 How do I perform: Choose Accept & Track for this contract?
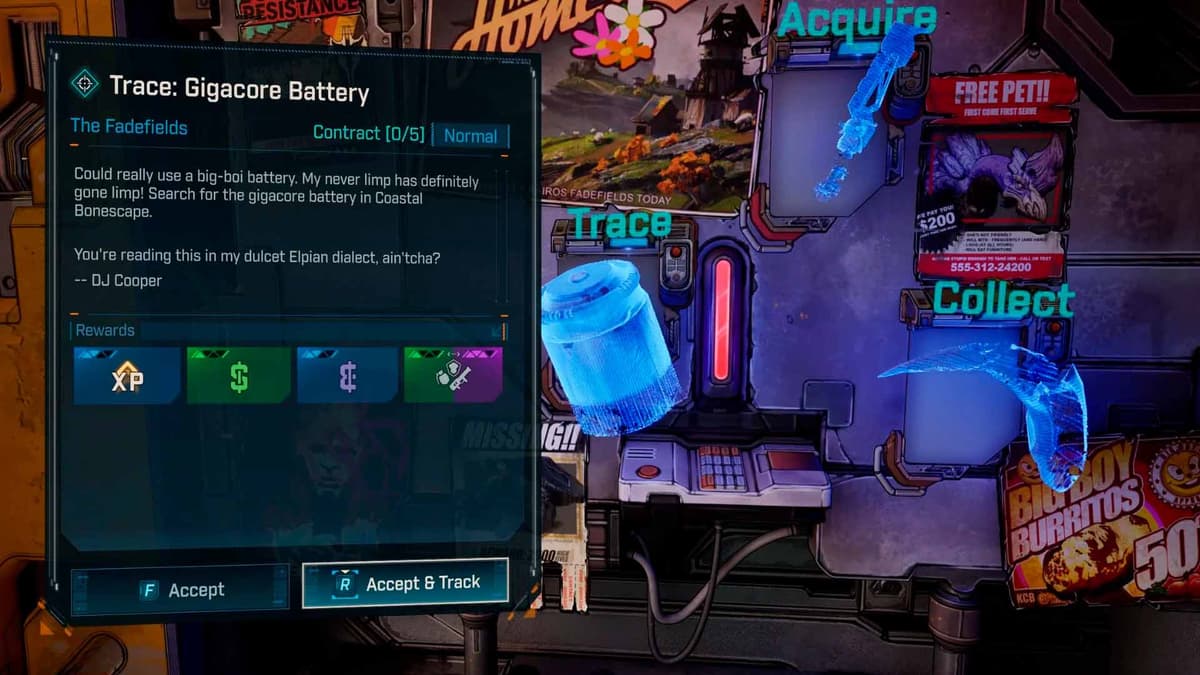[405, 583]
